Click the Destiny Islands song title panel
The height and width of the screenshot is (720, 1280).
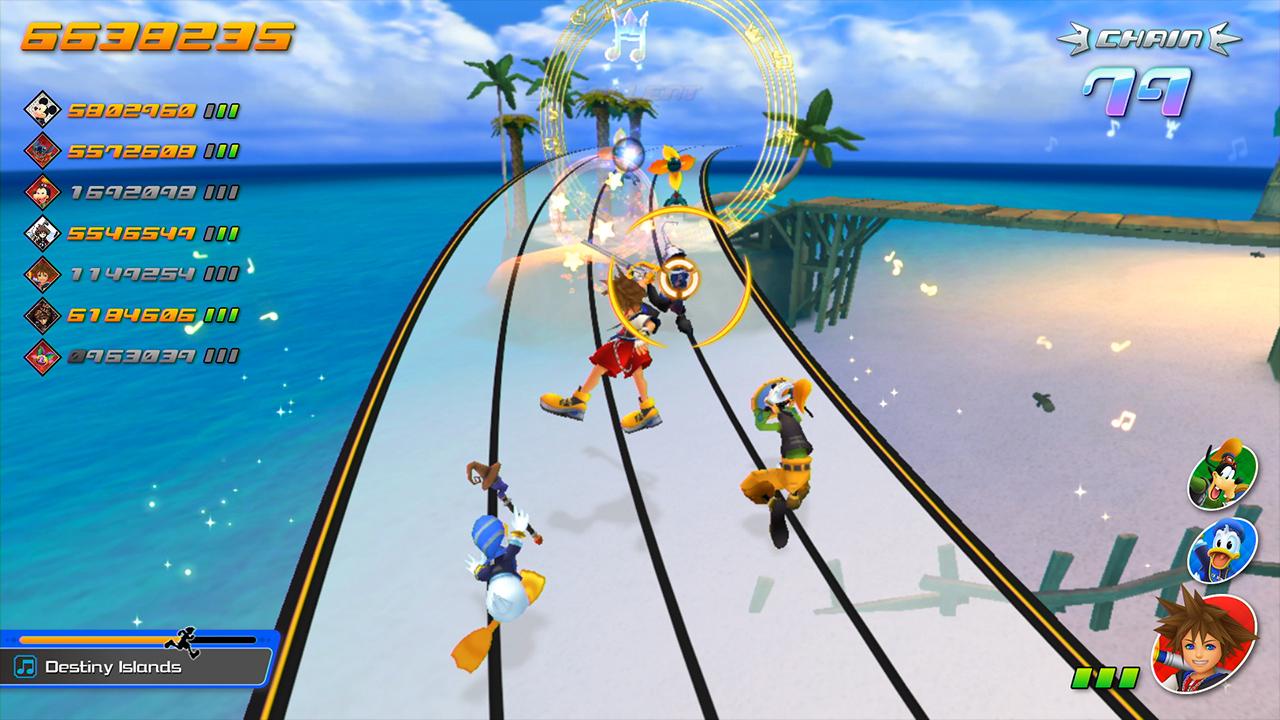click(135, 667)
